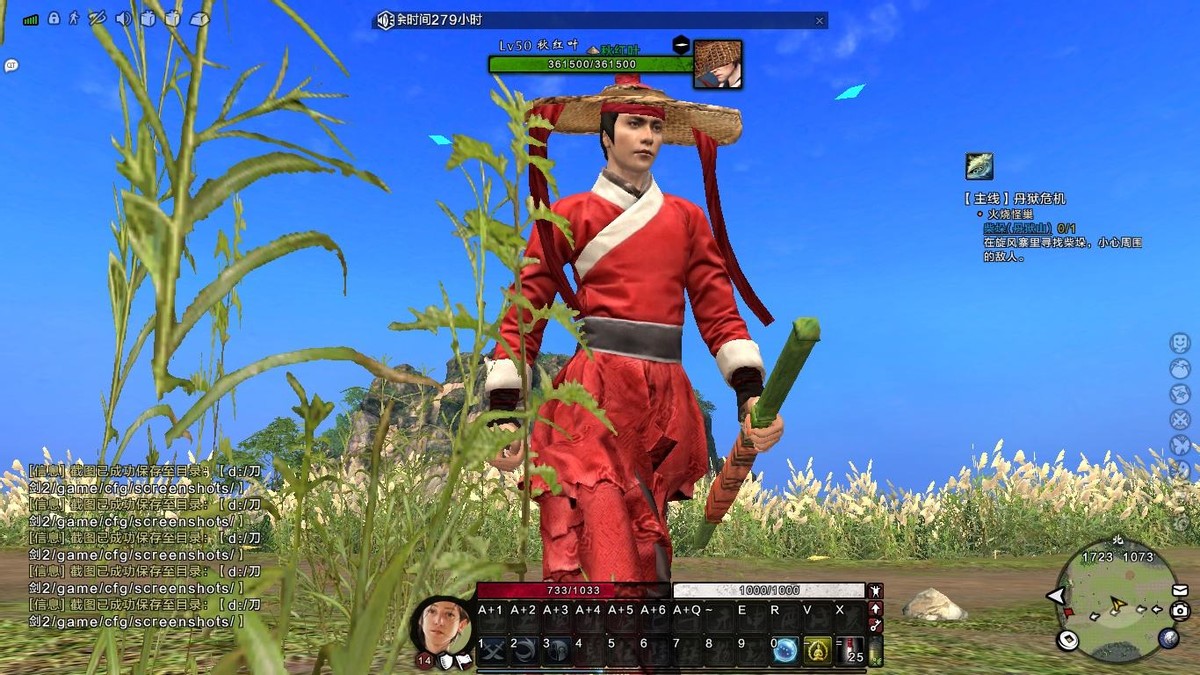The height and width of the screenshot is (675, 1200).
Task: Open the player character portrait
Action: pyautogui.click(x=441, y=625)
